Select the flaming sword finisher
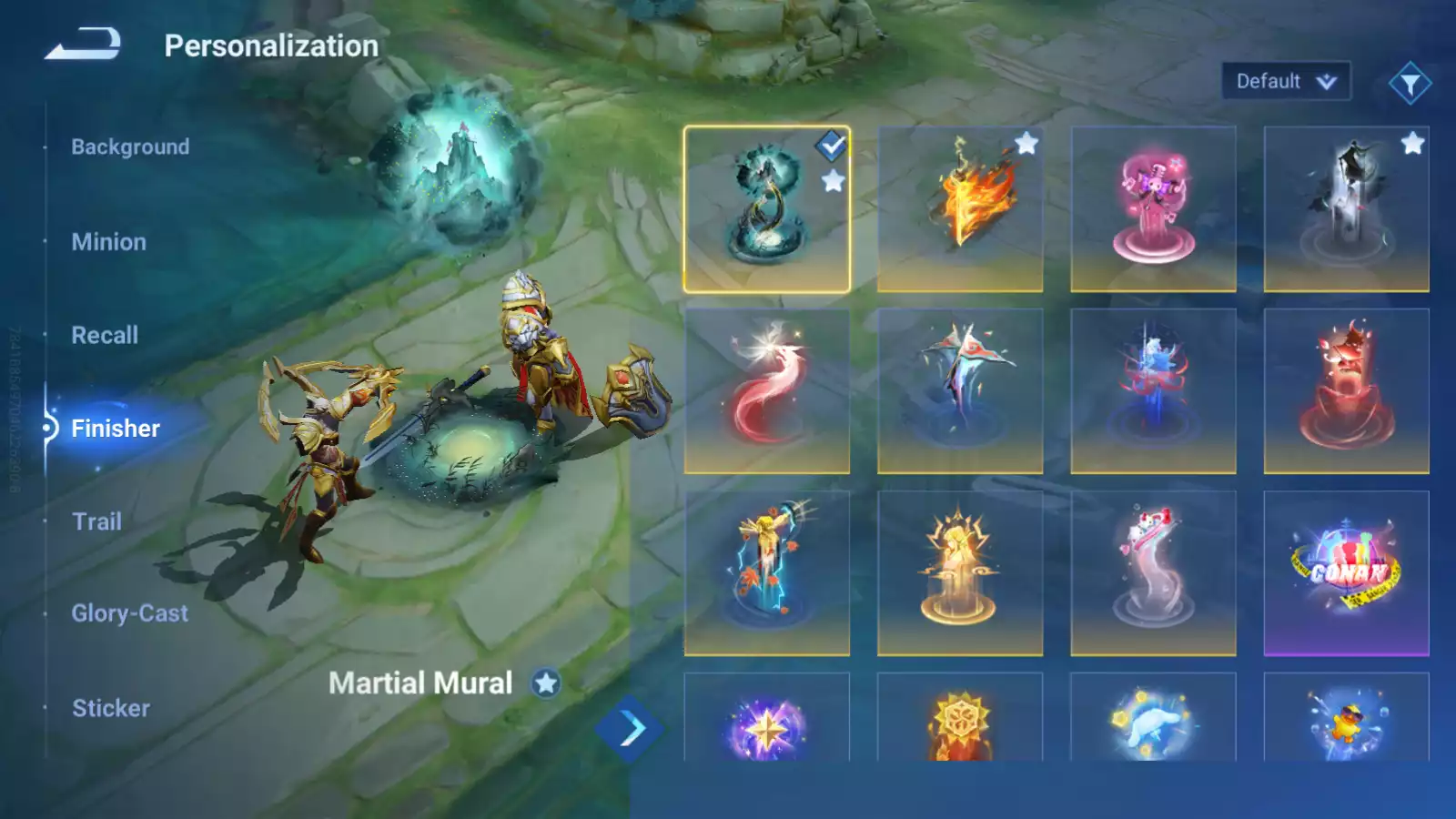 pyautogui.click(x=960, y=209)
